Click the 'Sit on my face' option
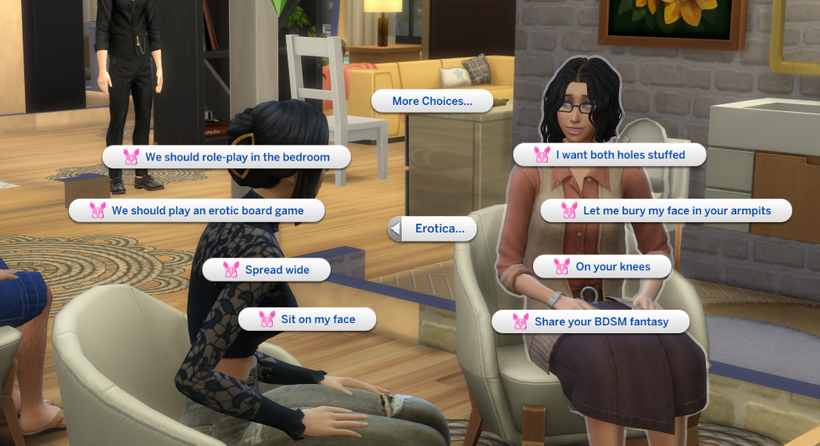The image size is (820, 446). [308, 320]
